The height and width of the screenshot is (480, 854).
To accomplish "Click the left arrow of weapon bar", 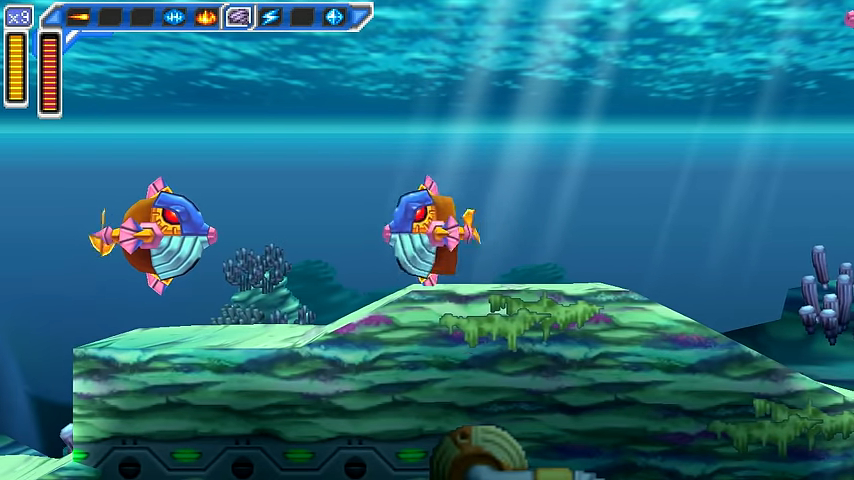I will (x=52, y=17).
